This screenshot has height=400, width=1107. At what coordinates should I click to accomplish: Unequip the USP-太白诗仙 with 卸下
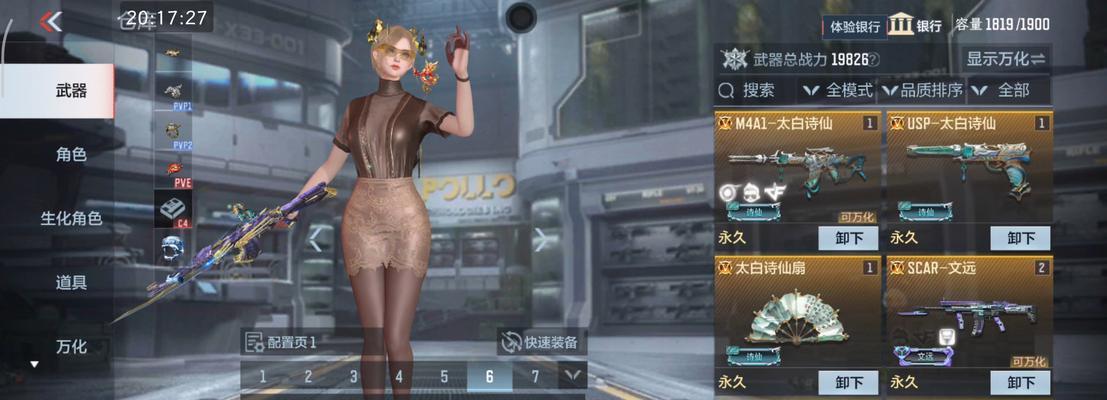(1020, 238)
